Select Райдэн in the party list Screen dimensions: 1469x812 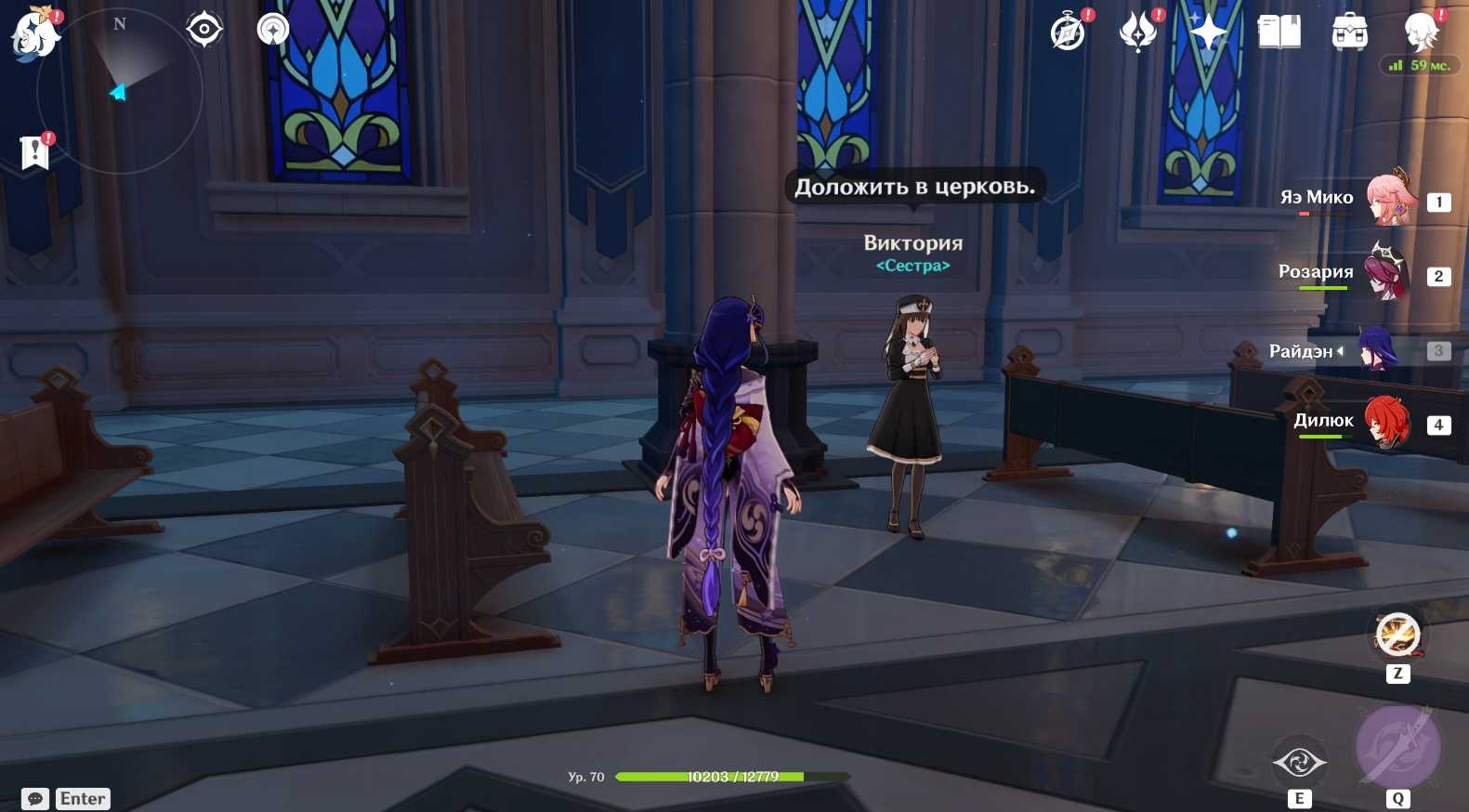pos(1377,350)
